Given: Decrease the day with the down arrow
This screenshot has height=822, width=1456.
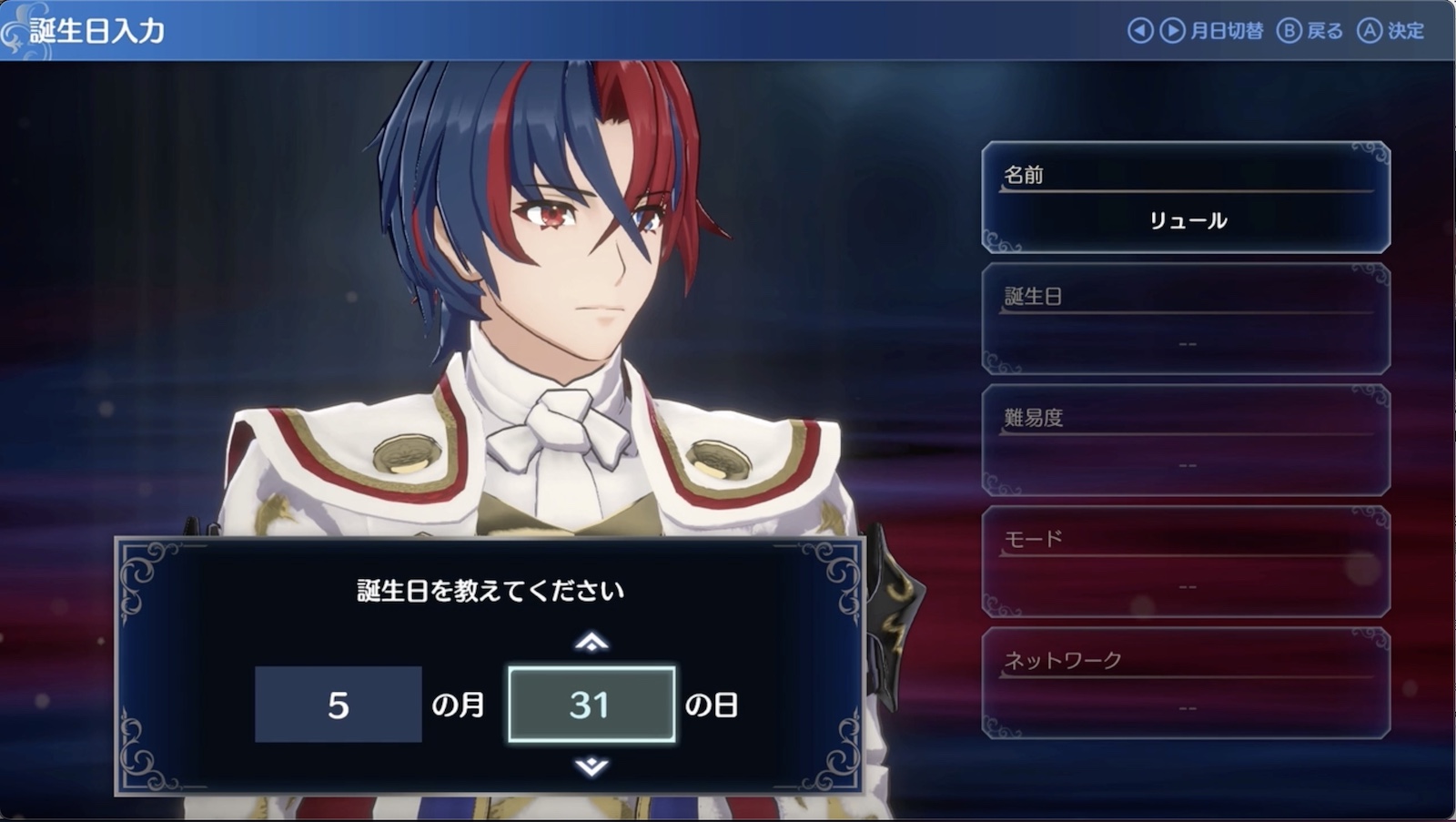Looking at the screenshot, I should [x=591, y=766].
